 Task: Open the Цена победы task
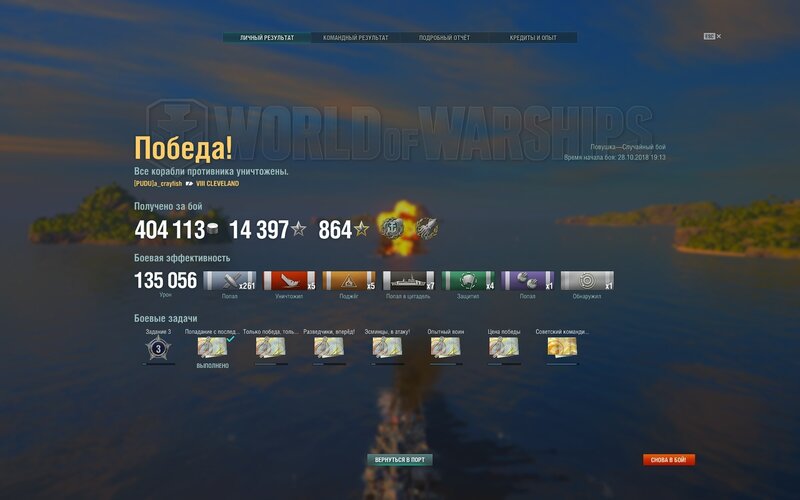point(502,348)
